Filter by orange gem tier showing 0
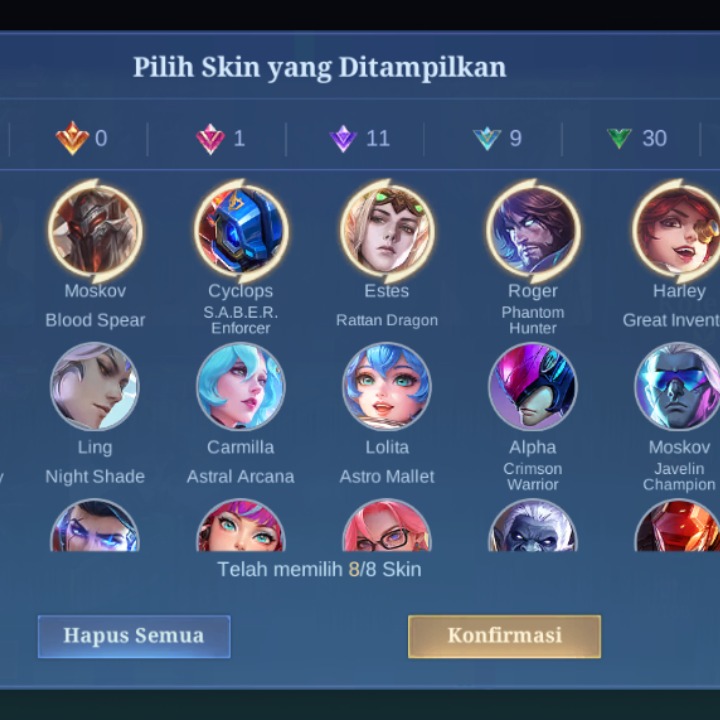The width and height of the screenshot is (720, 720). coord(81,138)
